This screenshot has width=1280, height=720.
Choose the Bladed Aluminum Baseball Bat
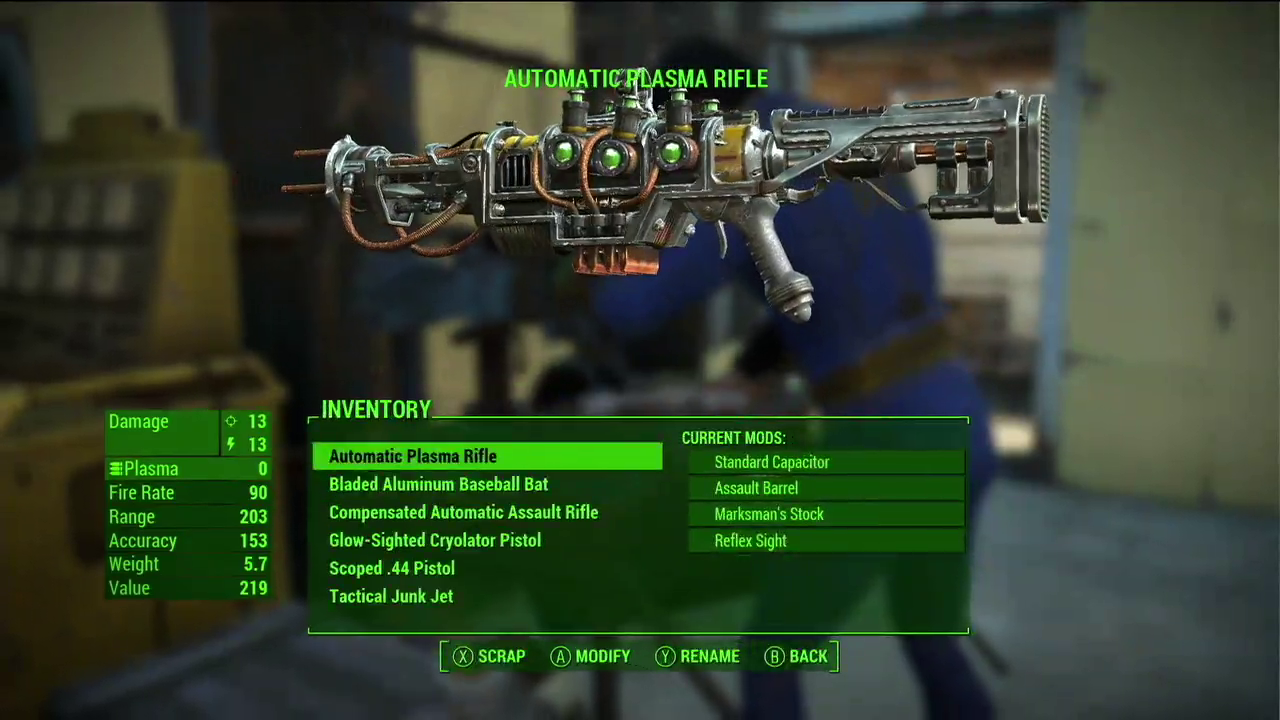pos(438,485)
